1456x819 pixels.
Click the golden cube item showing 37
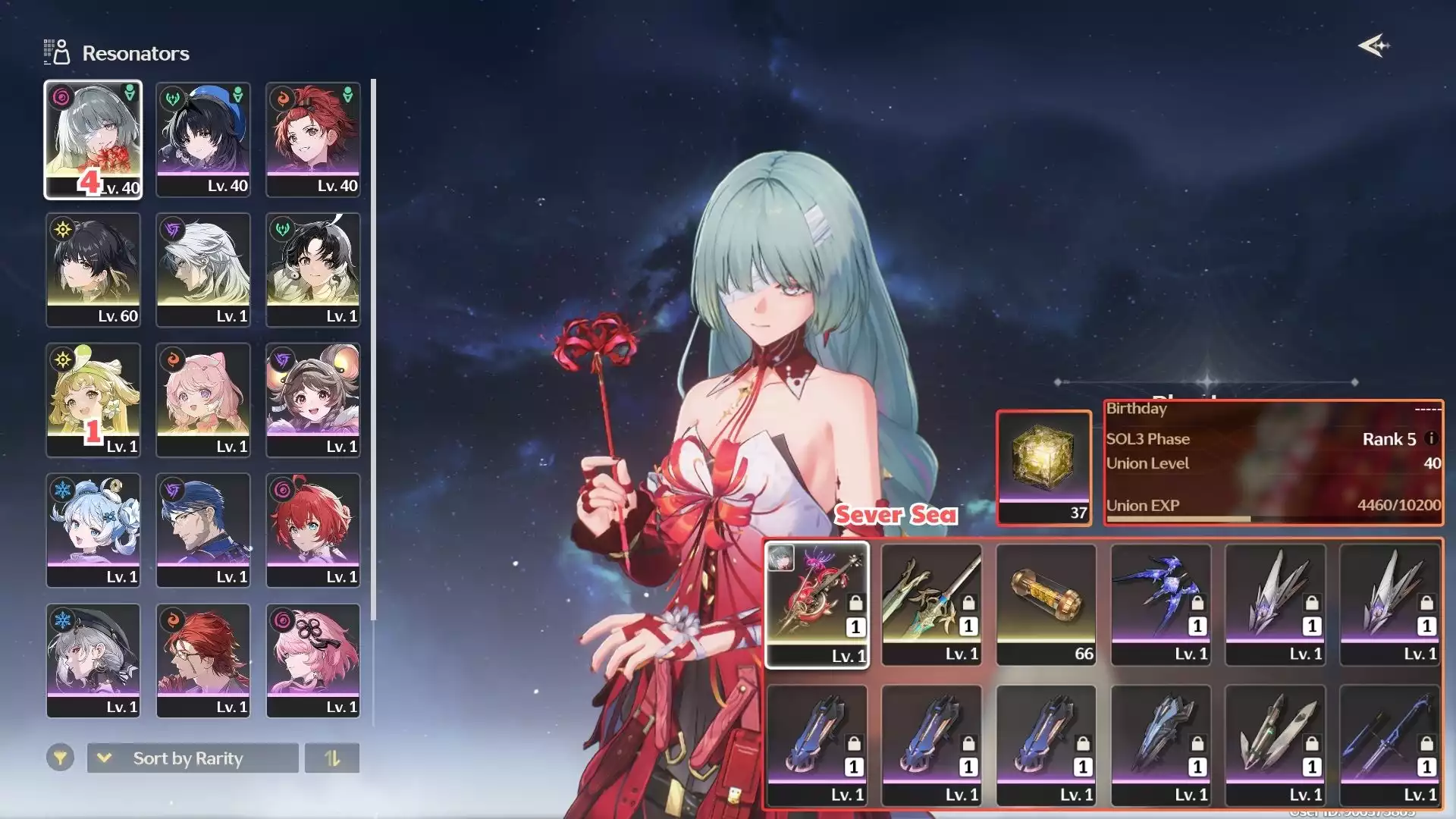[x=1043, y=467]
